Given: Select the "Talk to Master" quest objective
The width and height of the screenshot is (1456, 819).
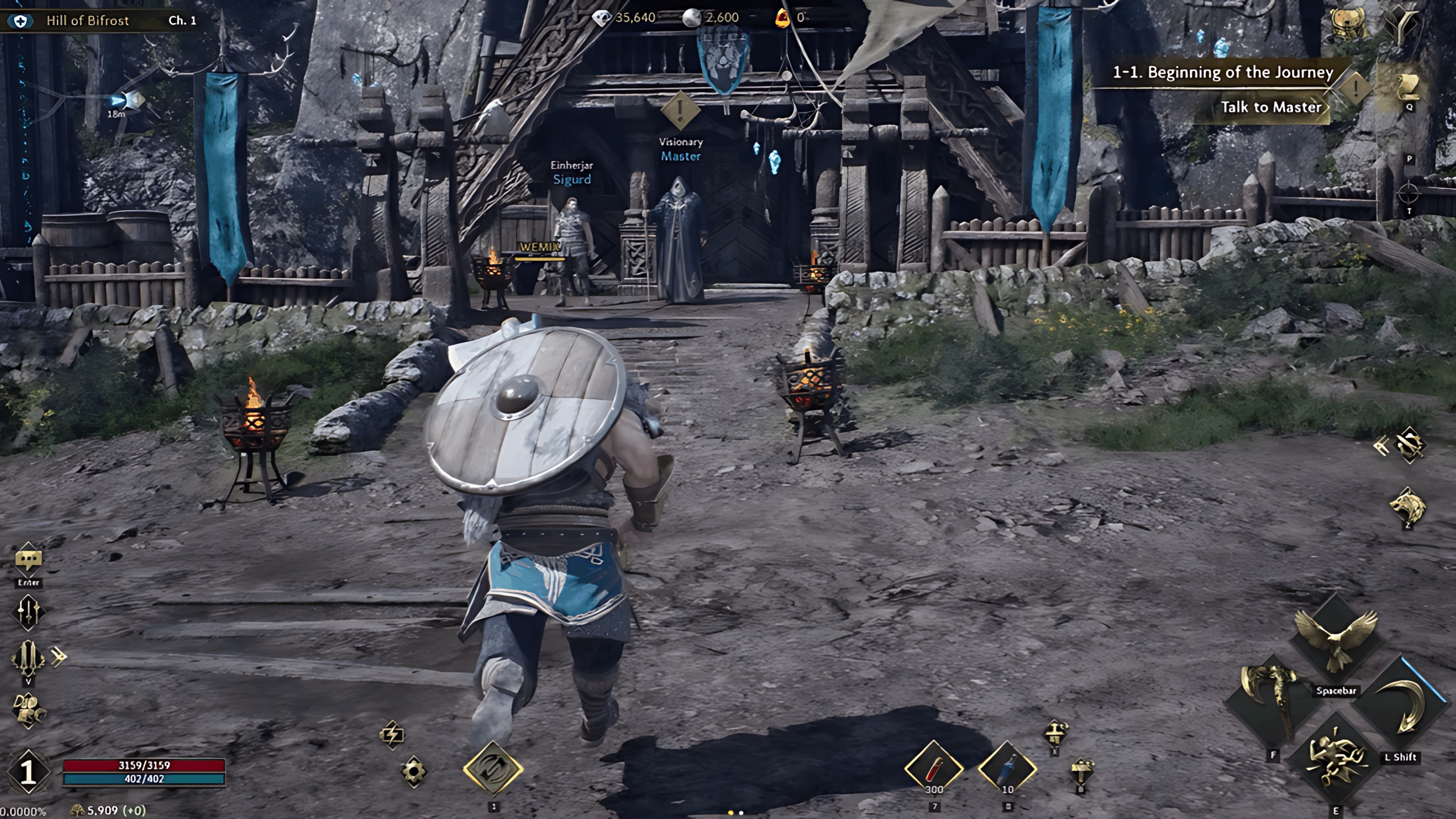Looking at the screenshot, I should 1270,107.
